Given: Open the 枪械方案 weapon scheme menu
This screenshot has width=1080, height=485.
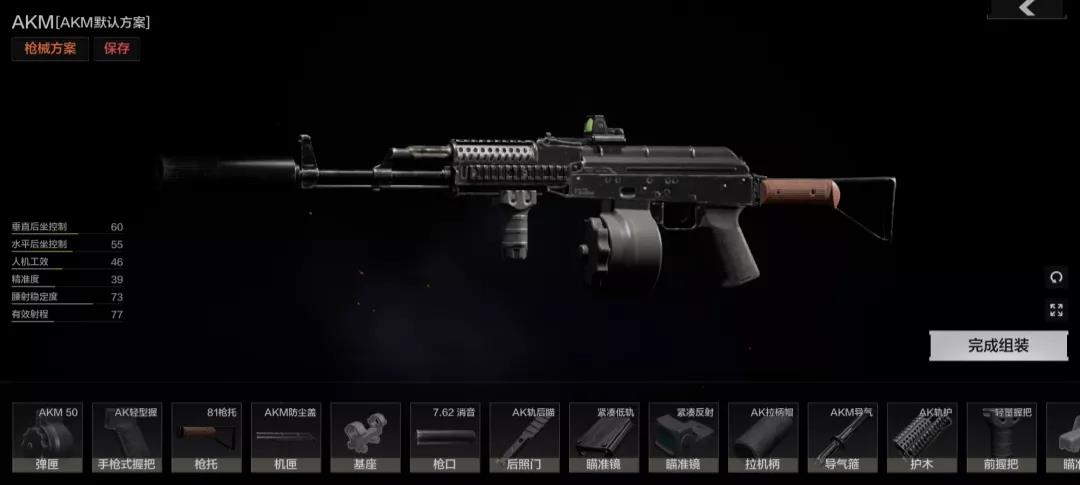Looking at the screenshot, I should 50,48.
